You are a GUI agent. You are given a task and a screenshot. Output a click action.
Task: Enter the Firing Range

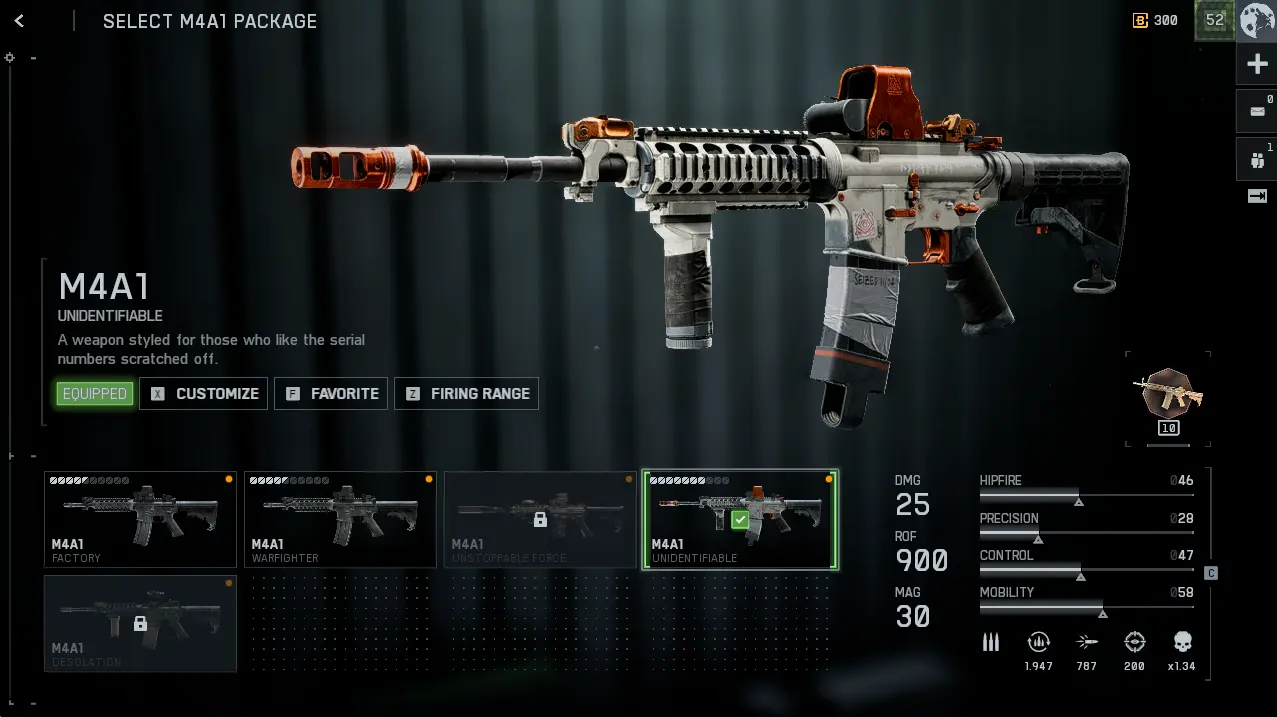[x=467, y=394]
